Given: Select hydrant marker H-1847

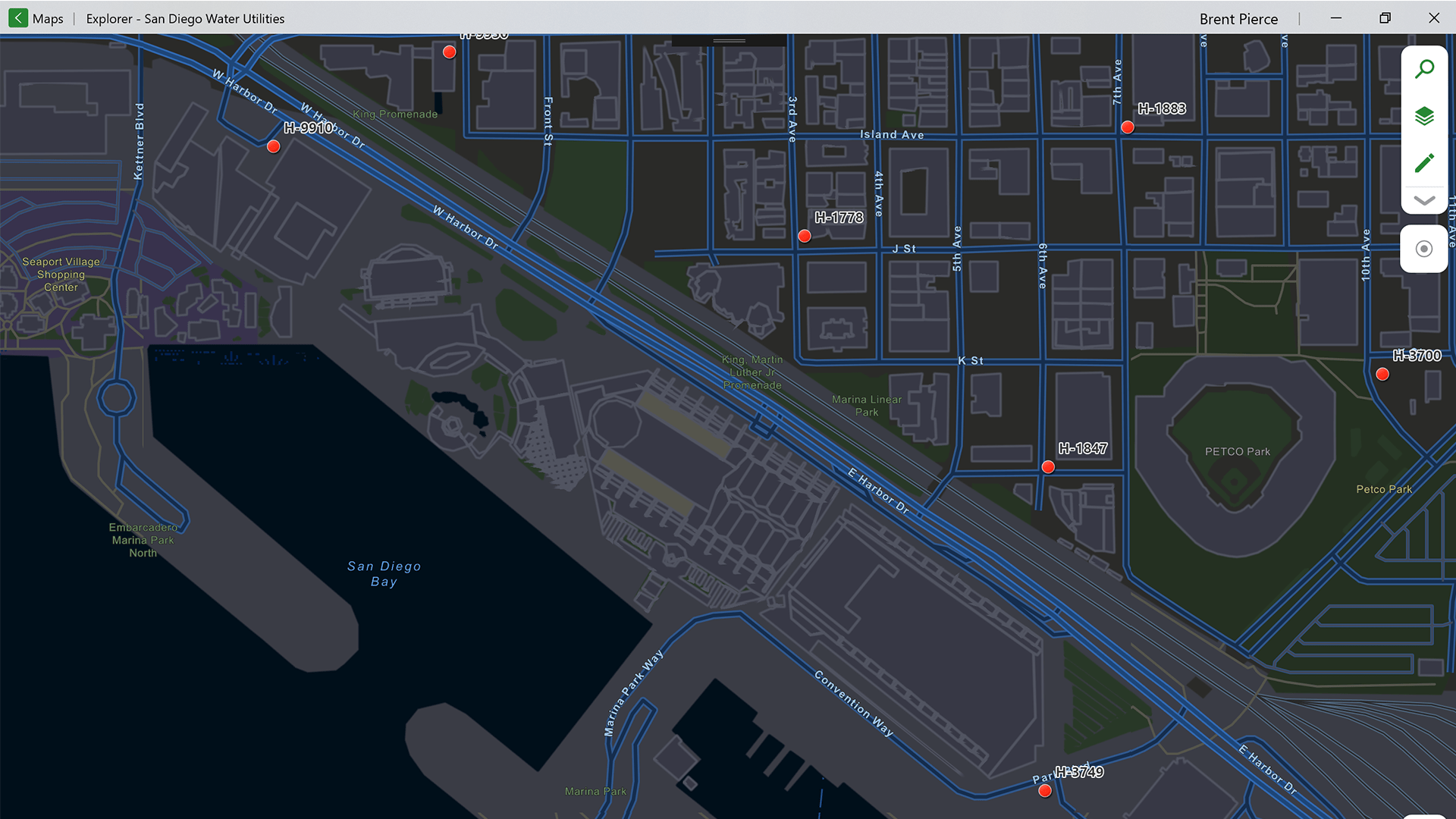Looking at the screenshot, I should pyautogui.click(x=1048, y=467).
